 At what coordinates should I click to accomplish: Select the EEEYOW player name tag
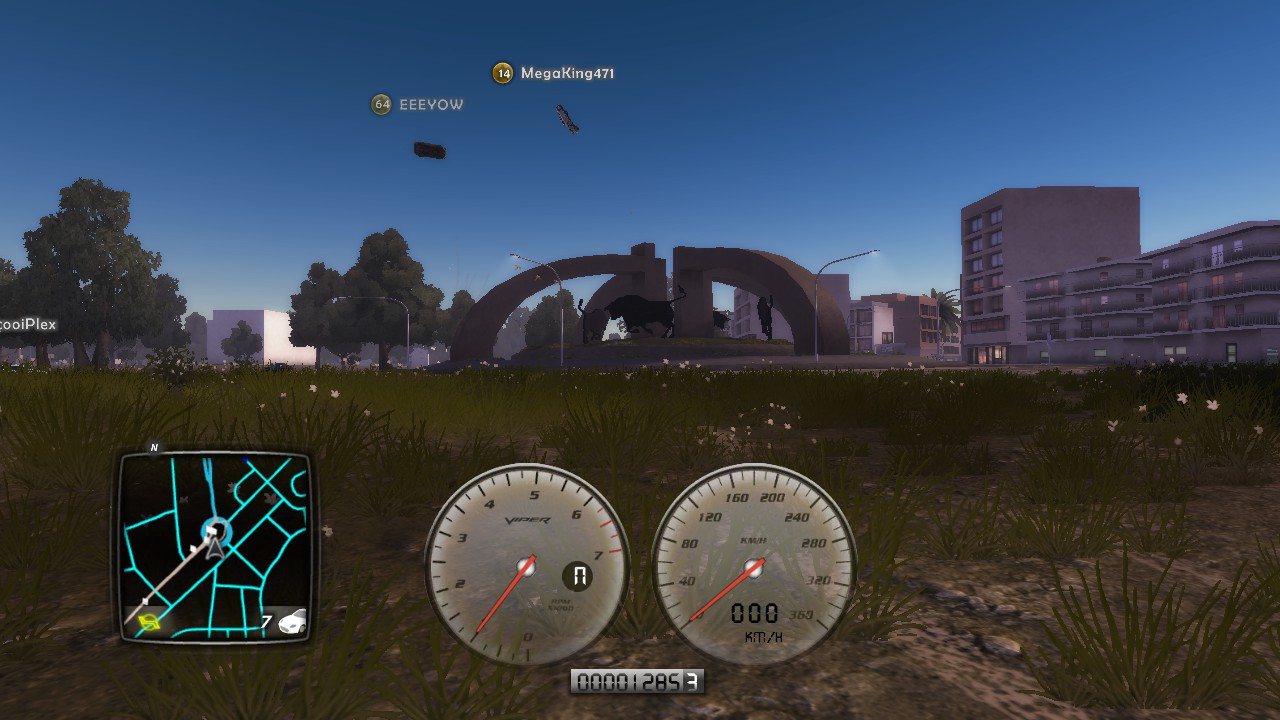point(434,104)
